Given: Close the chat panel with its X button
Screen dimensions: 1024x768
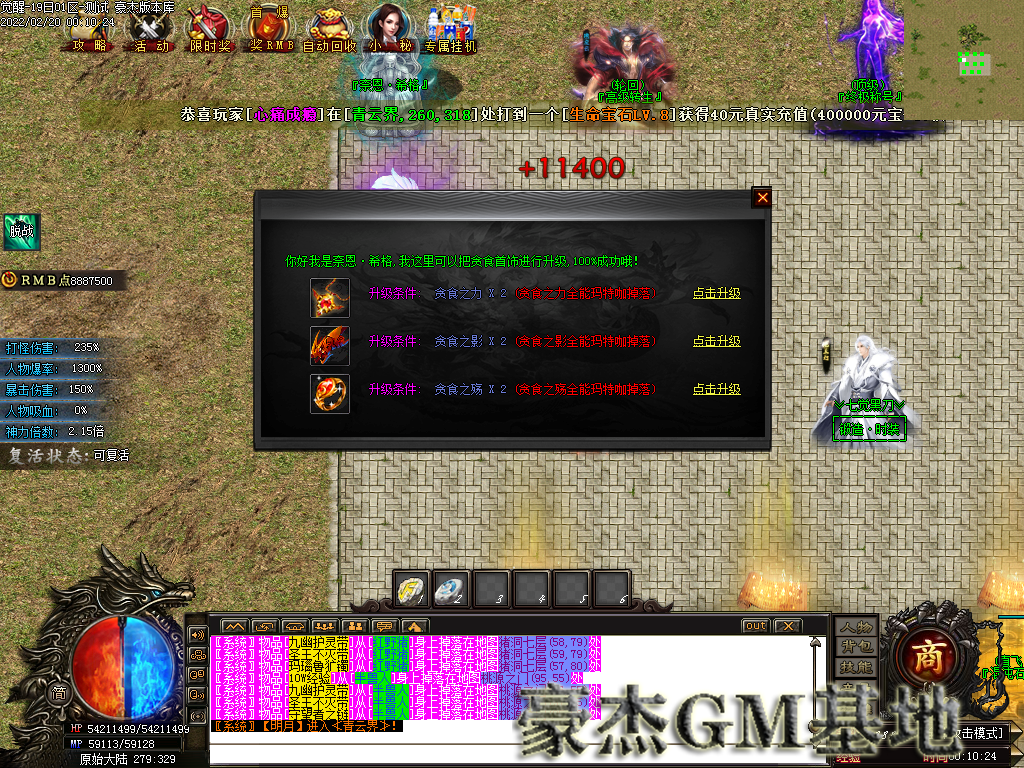Looking at the screenshot, I should pos(788,626).
